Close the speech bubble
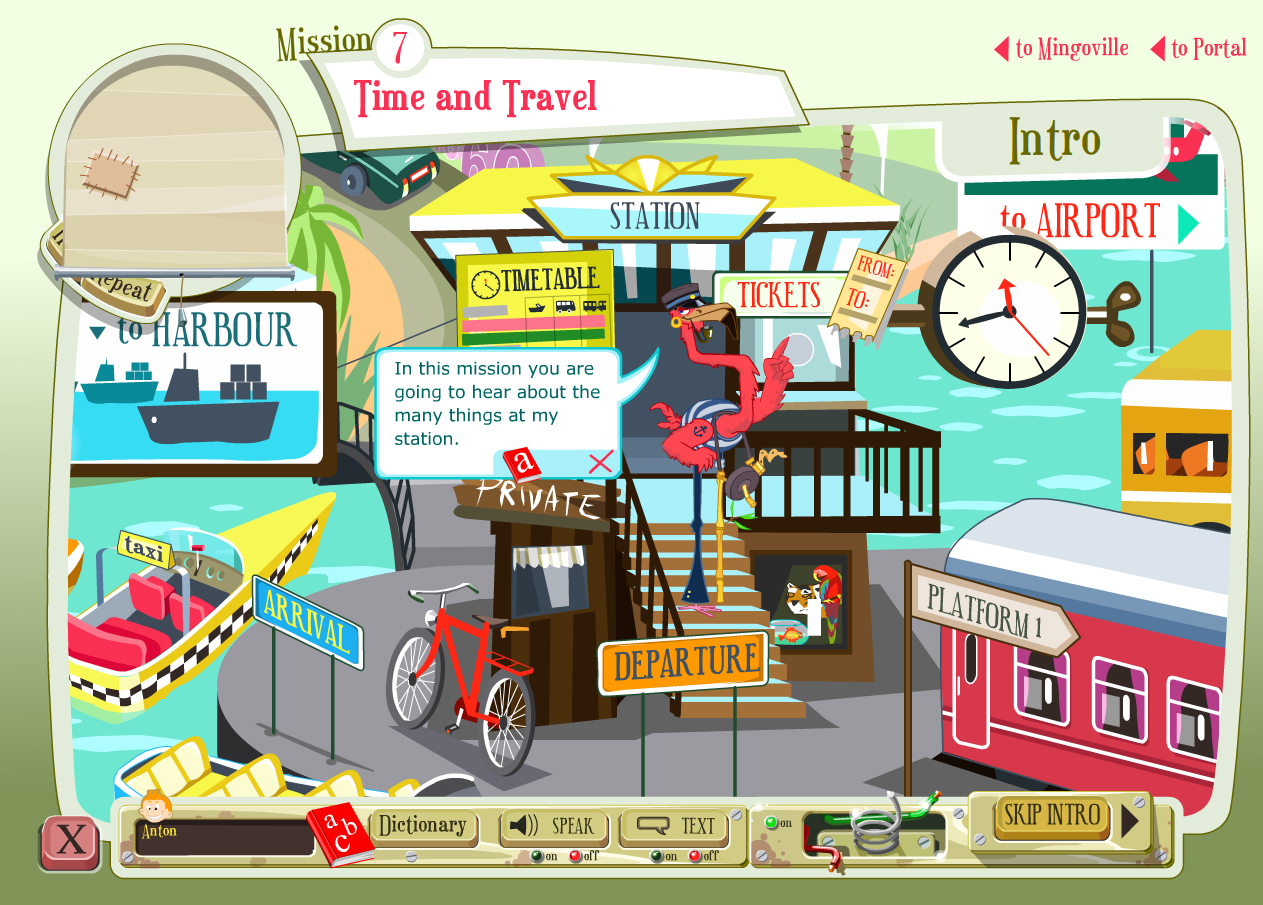 click(600, 462)
